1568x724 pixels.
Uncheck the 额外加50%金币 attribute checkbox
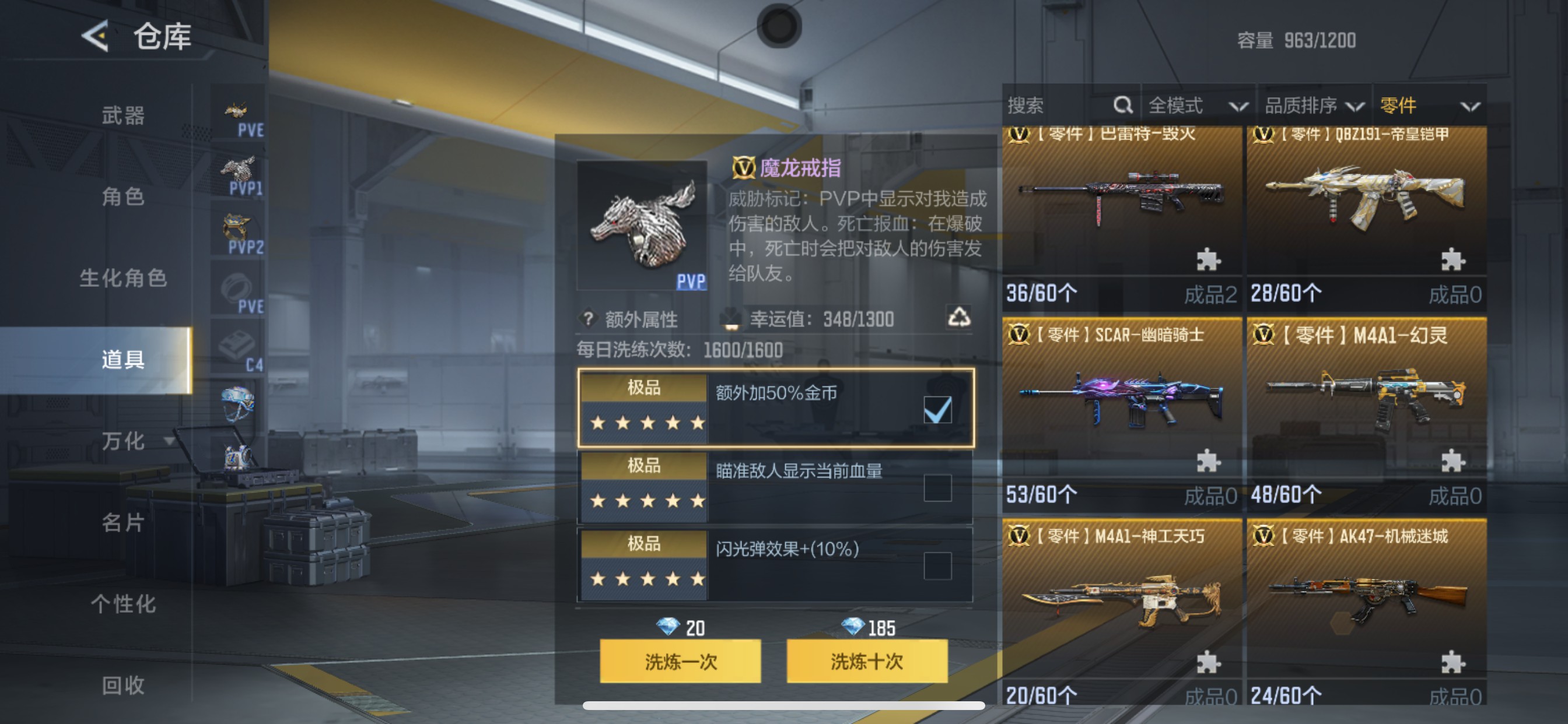(x=937, y=410)
